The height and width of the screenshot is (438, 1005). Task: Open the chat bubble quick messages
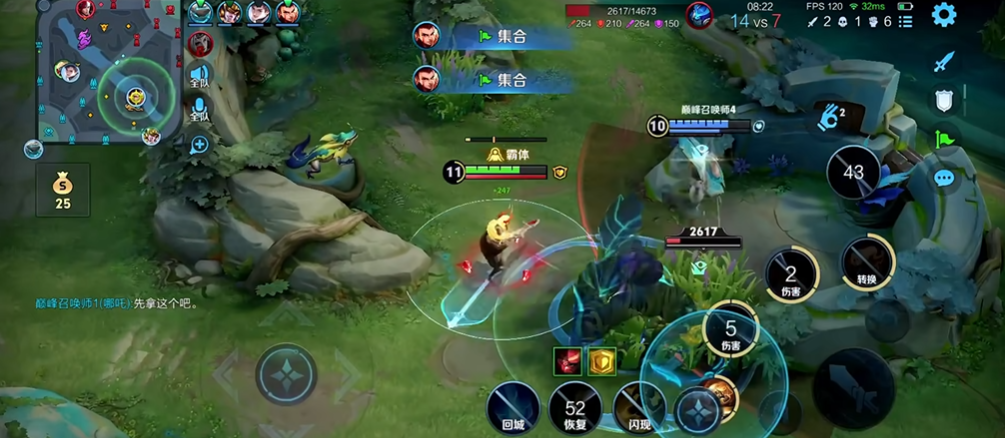(943, 178)
